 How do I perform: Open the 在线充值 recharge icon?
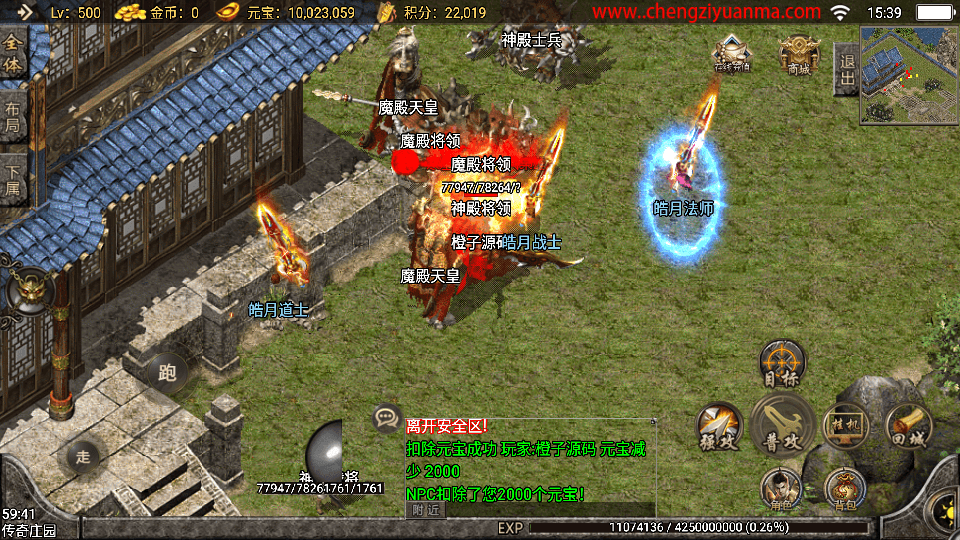point(731,53)
